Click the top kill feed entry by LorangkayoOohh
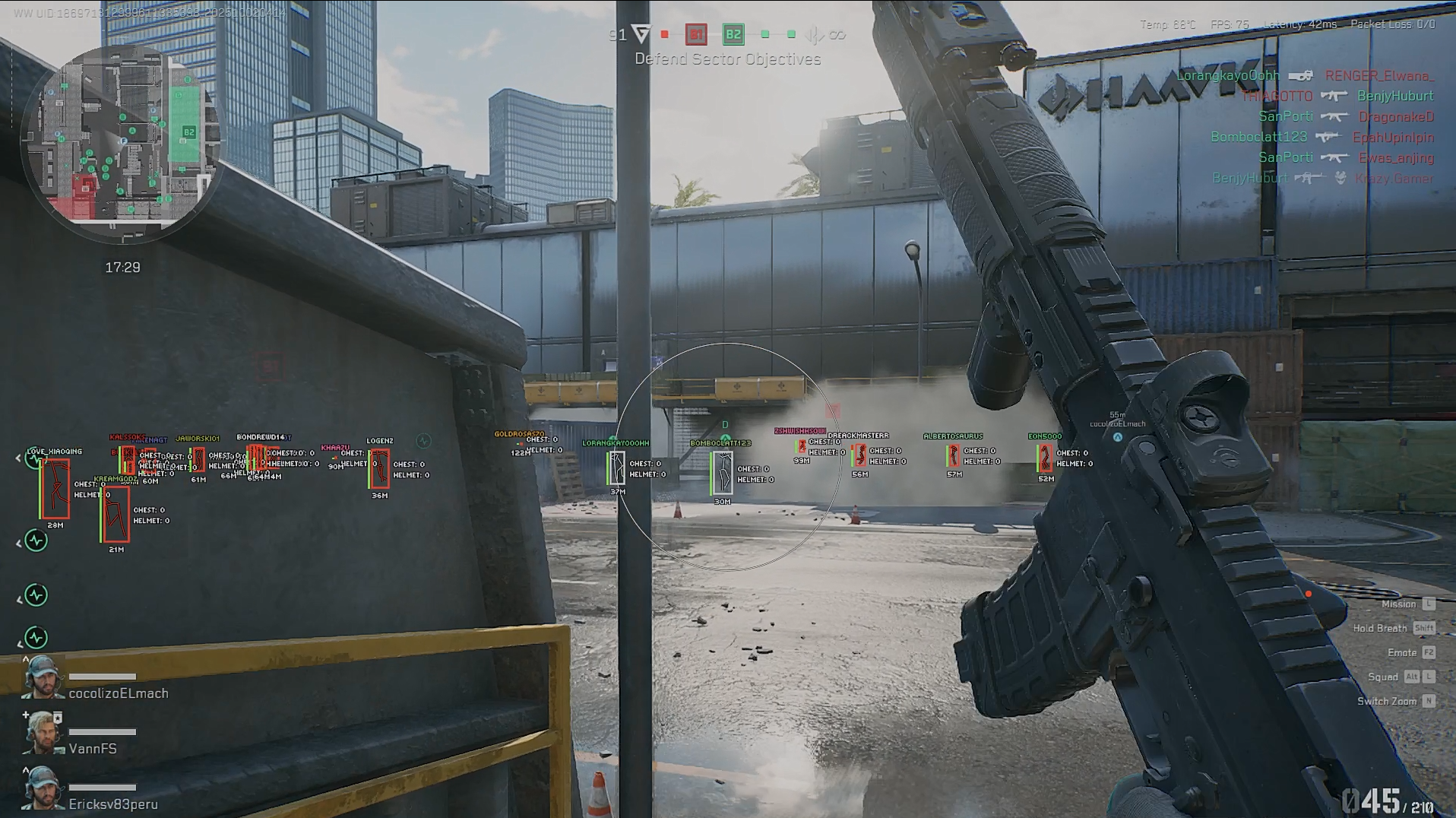The height and width of the screenshot is (818, 1456). pyautogui.click(x=1304, y=76)
